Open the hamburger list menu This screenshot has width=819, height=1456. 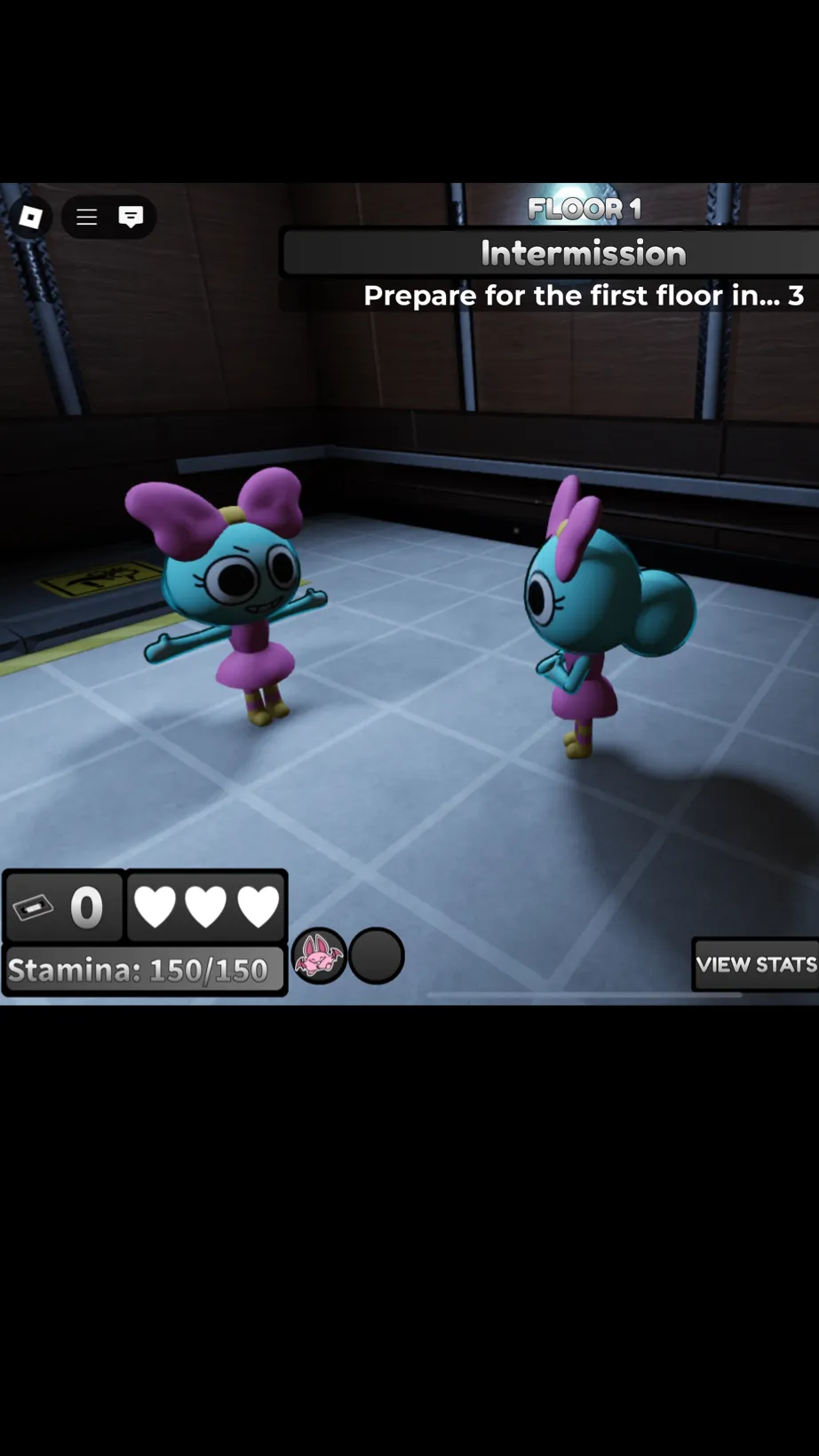coord(86,218)
